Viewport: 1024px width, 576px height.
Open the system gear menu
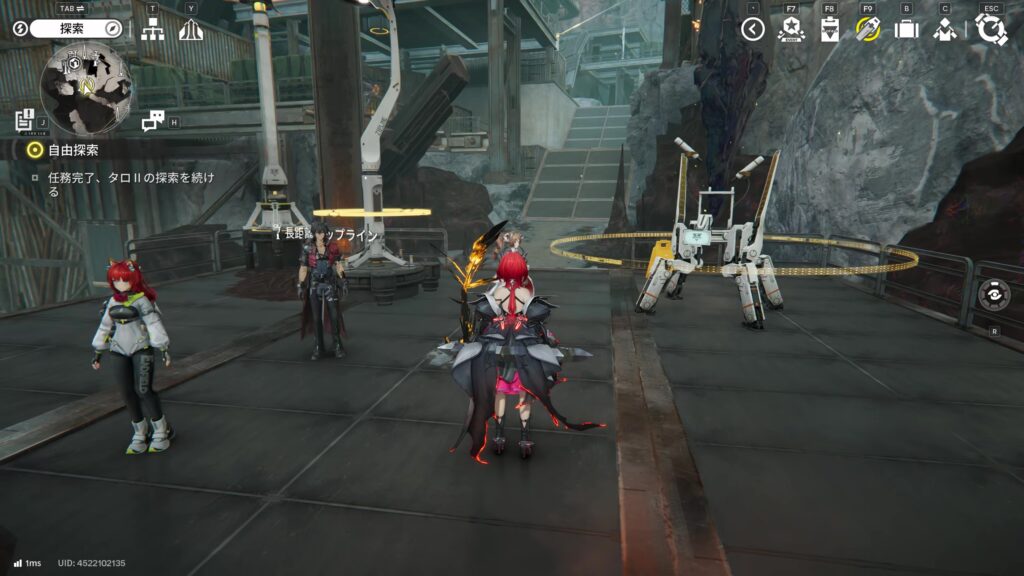(991, 29)
